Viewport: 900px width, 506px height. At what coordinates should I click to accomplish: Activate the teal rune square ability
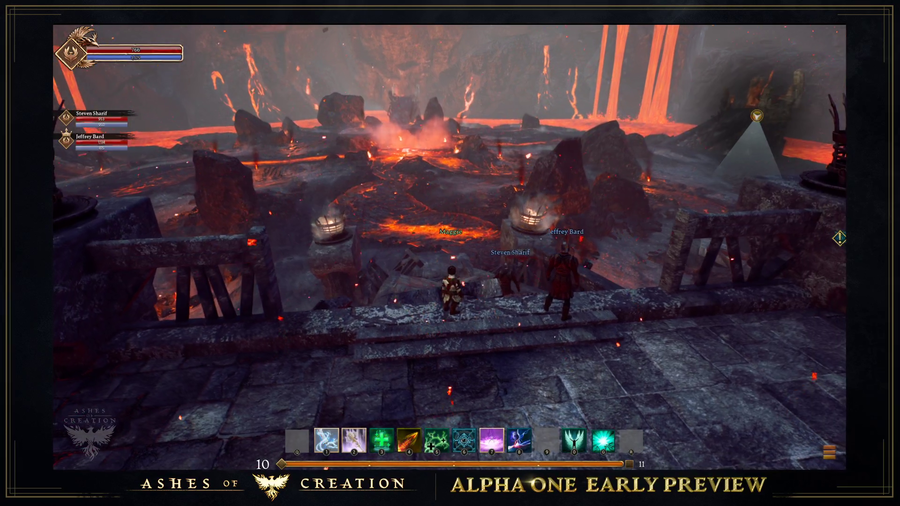(463, 440)
